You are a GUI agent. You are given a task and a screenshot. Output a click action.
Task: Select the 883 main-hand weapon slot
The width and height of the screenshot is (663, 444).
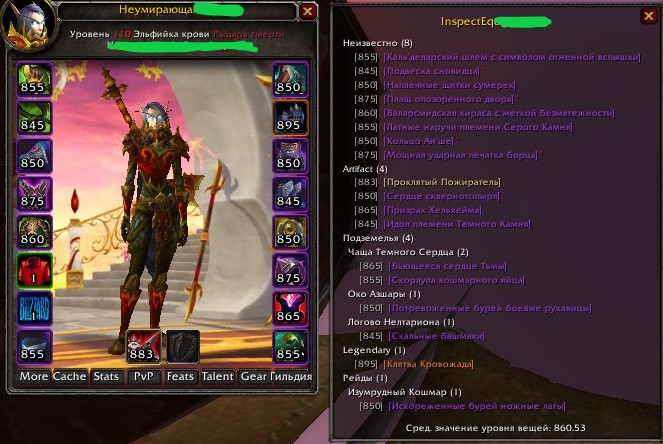point(141,346)
